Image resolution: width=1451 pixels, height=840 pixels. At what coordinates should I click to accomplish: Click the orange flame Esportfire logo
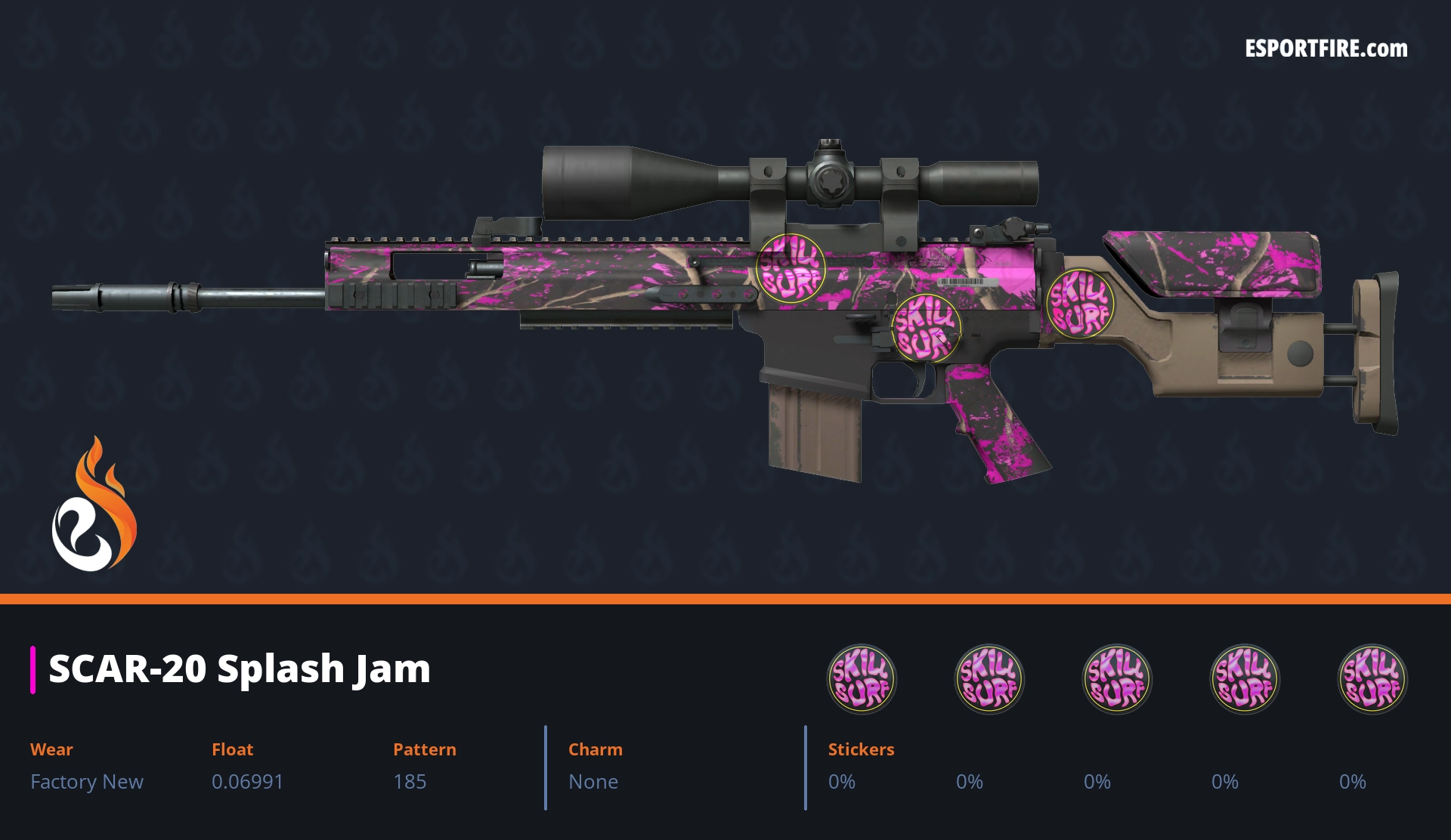tap(94, 505)
